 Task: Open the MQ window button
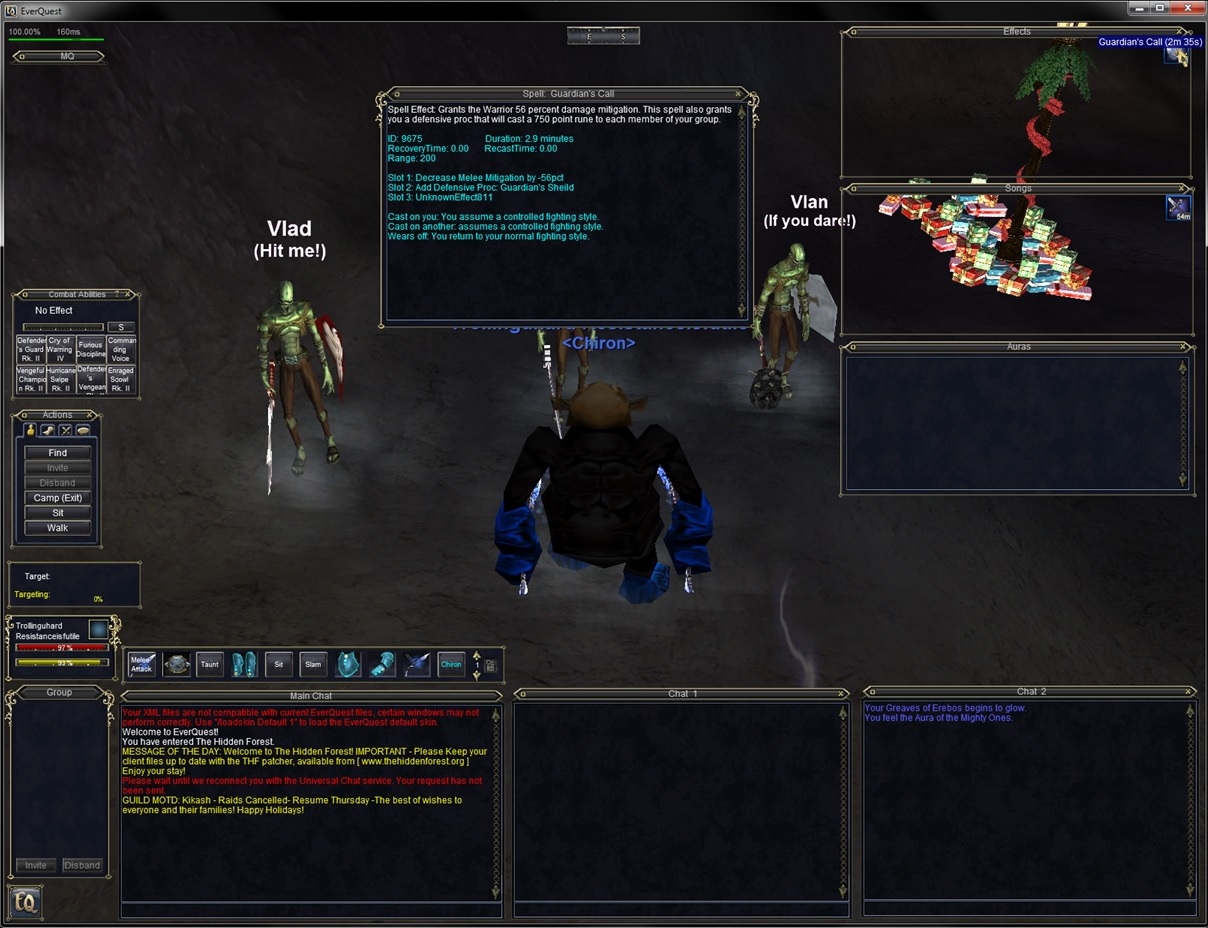(58, 57)
